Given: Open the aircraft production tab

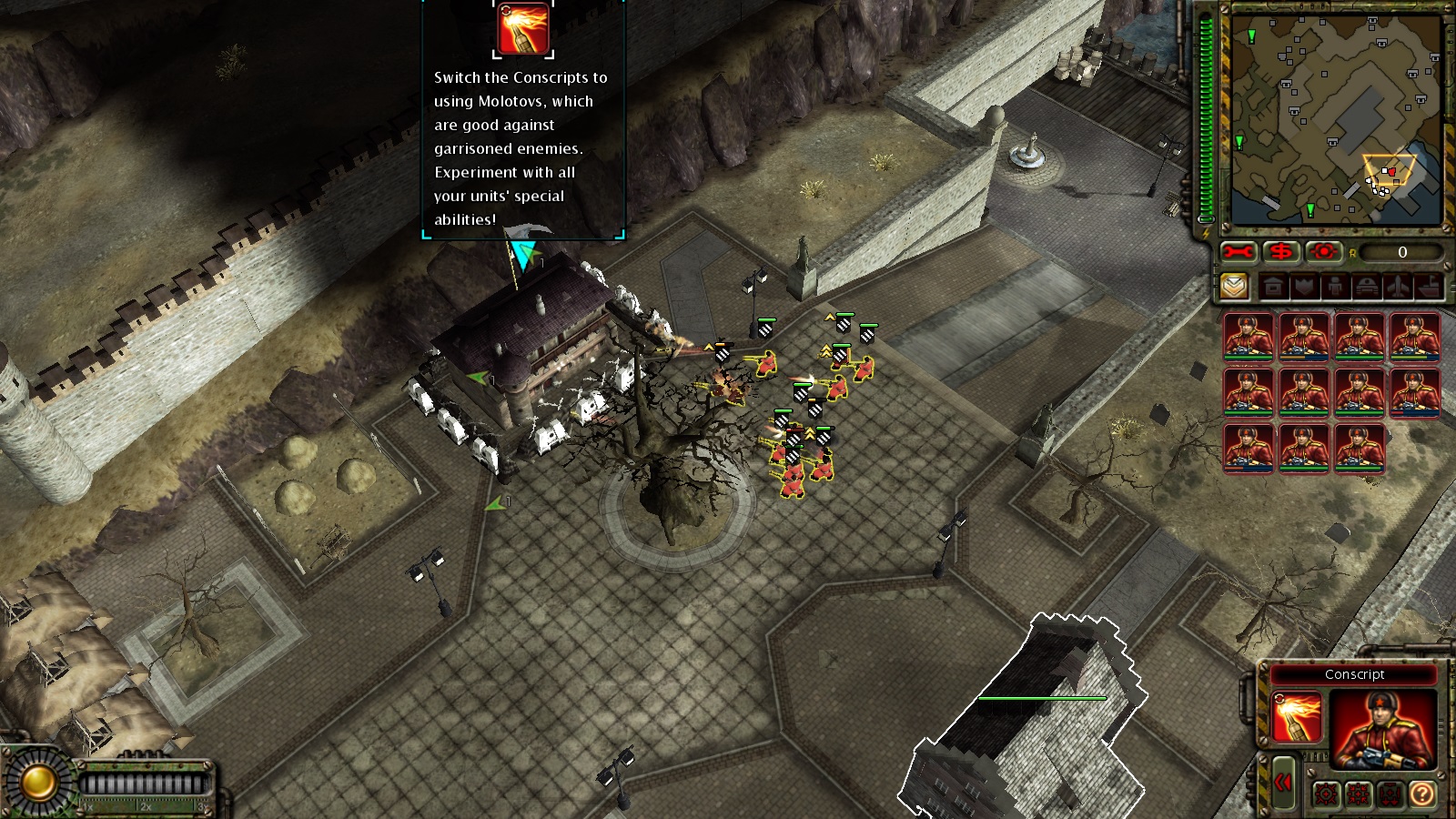Looking at the screenshot, I should tap(1398, 288).
